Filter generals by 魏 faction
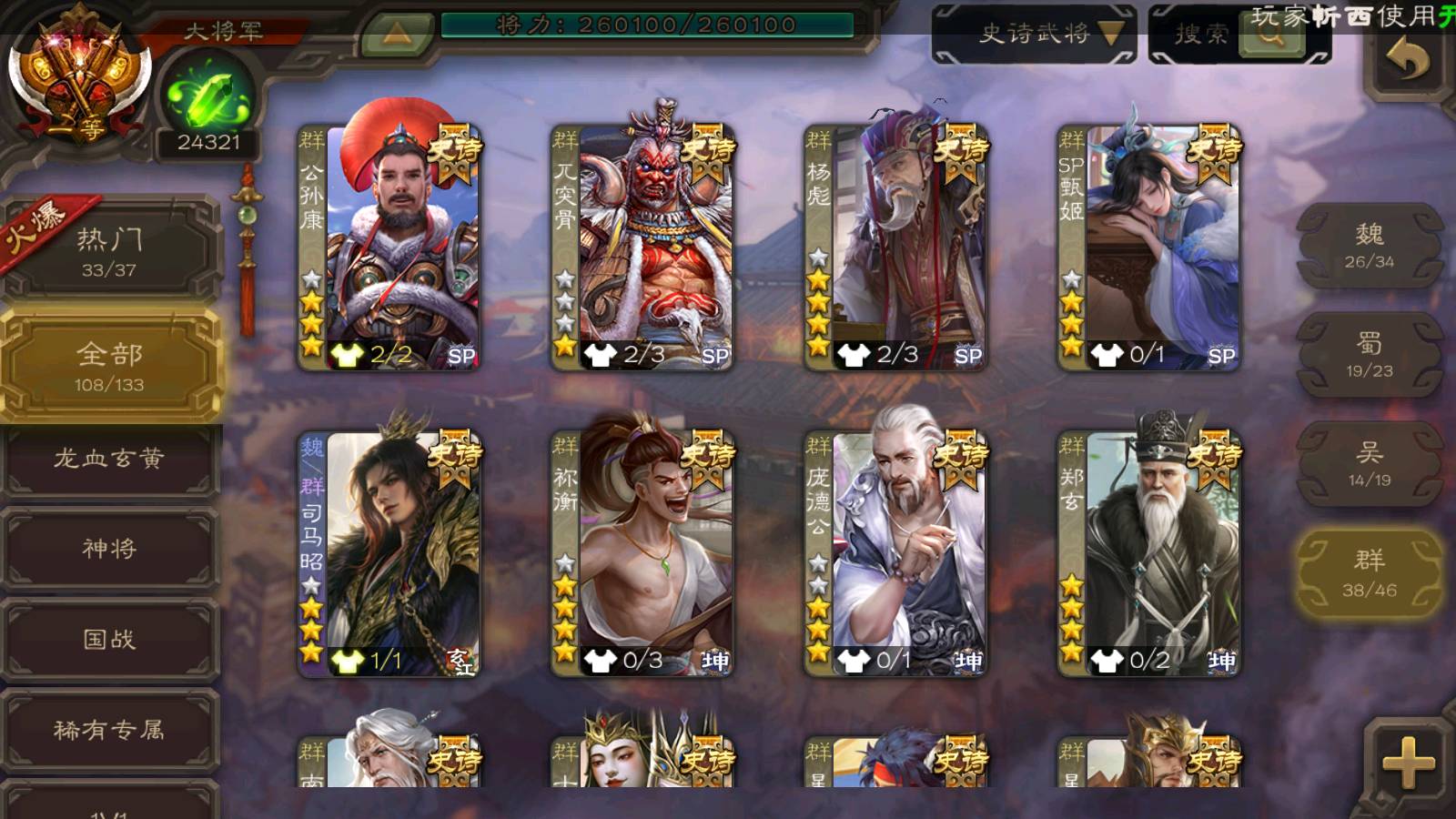1456x819 pixels. 1369,246
